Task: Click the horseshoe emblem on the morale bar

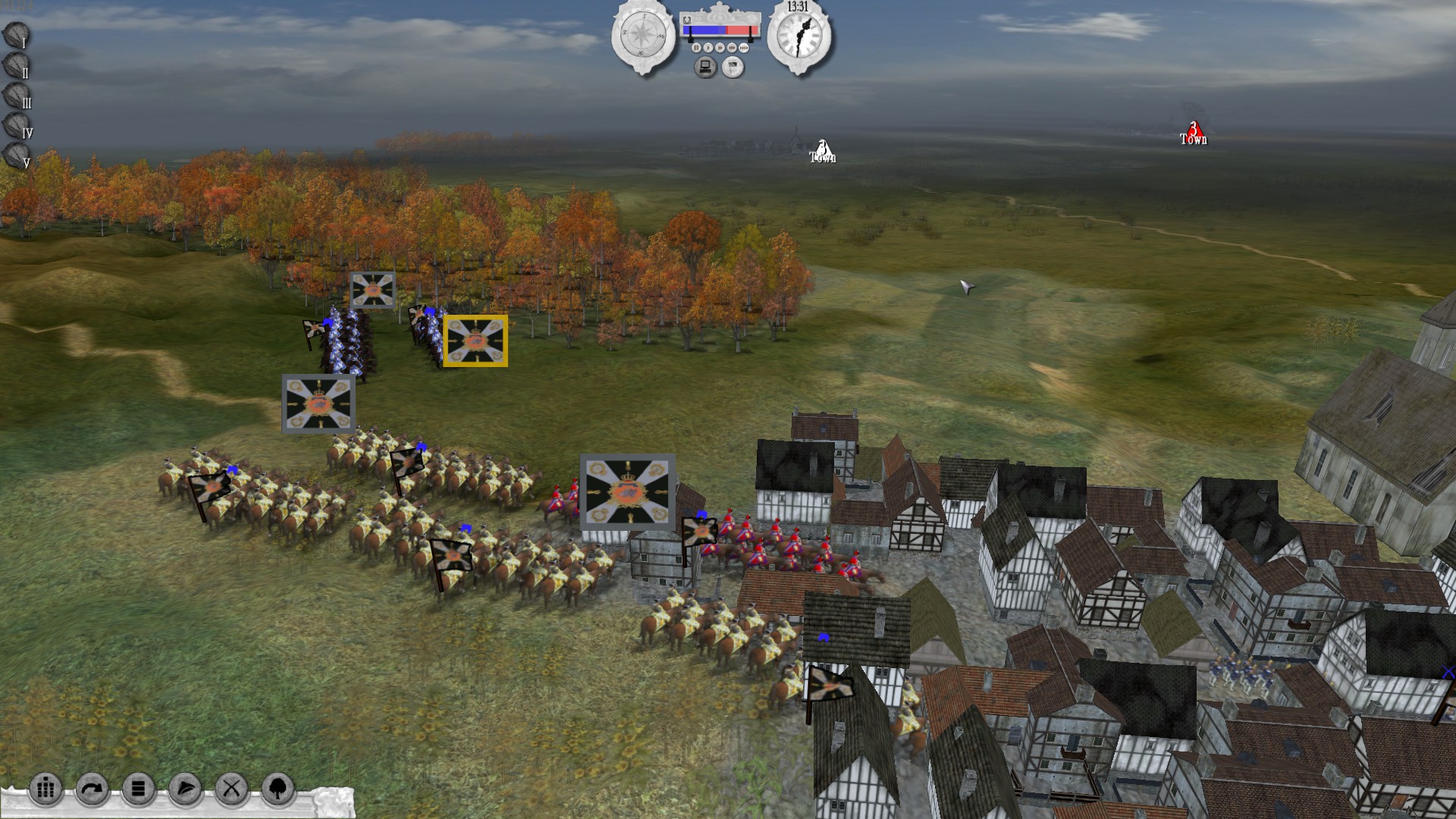Action: coord(687,20)
